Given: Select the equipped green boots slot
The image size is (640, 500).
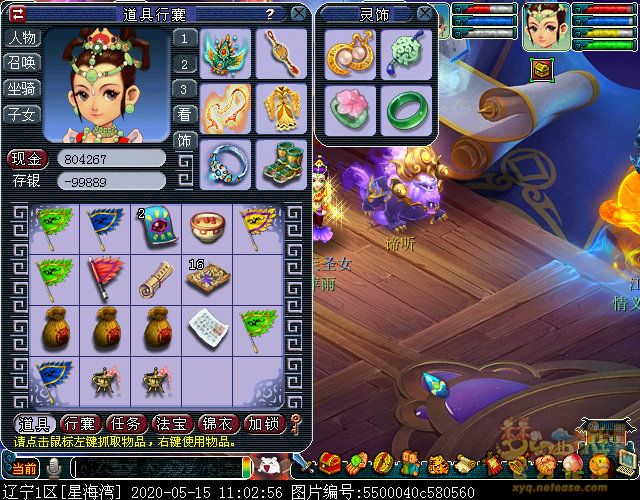Looking at the screenshot, I should (280, 161).
